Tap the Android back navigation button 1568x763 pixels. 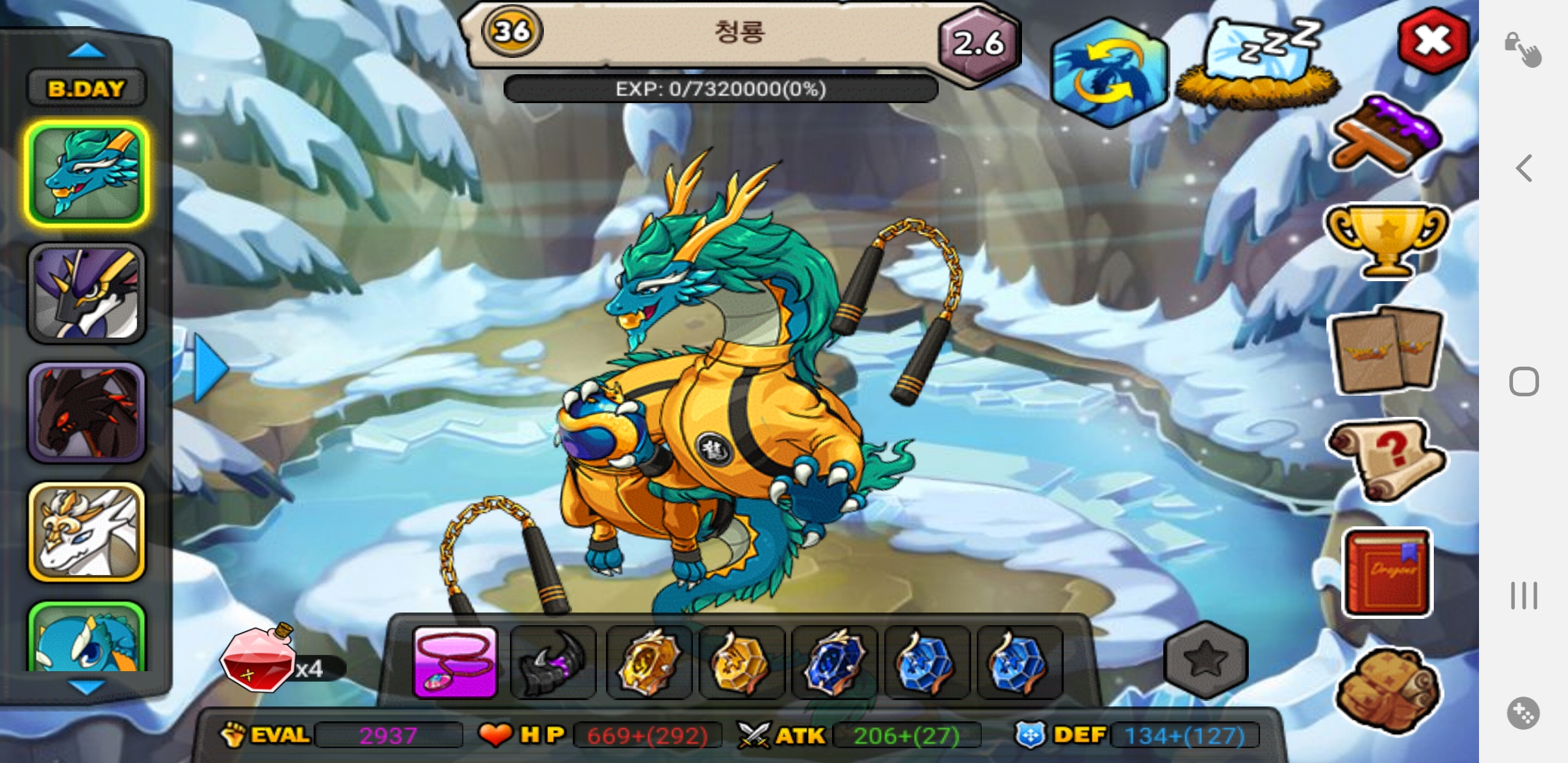point(1524,168)
